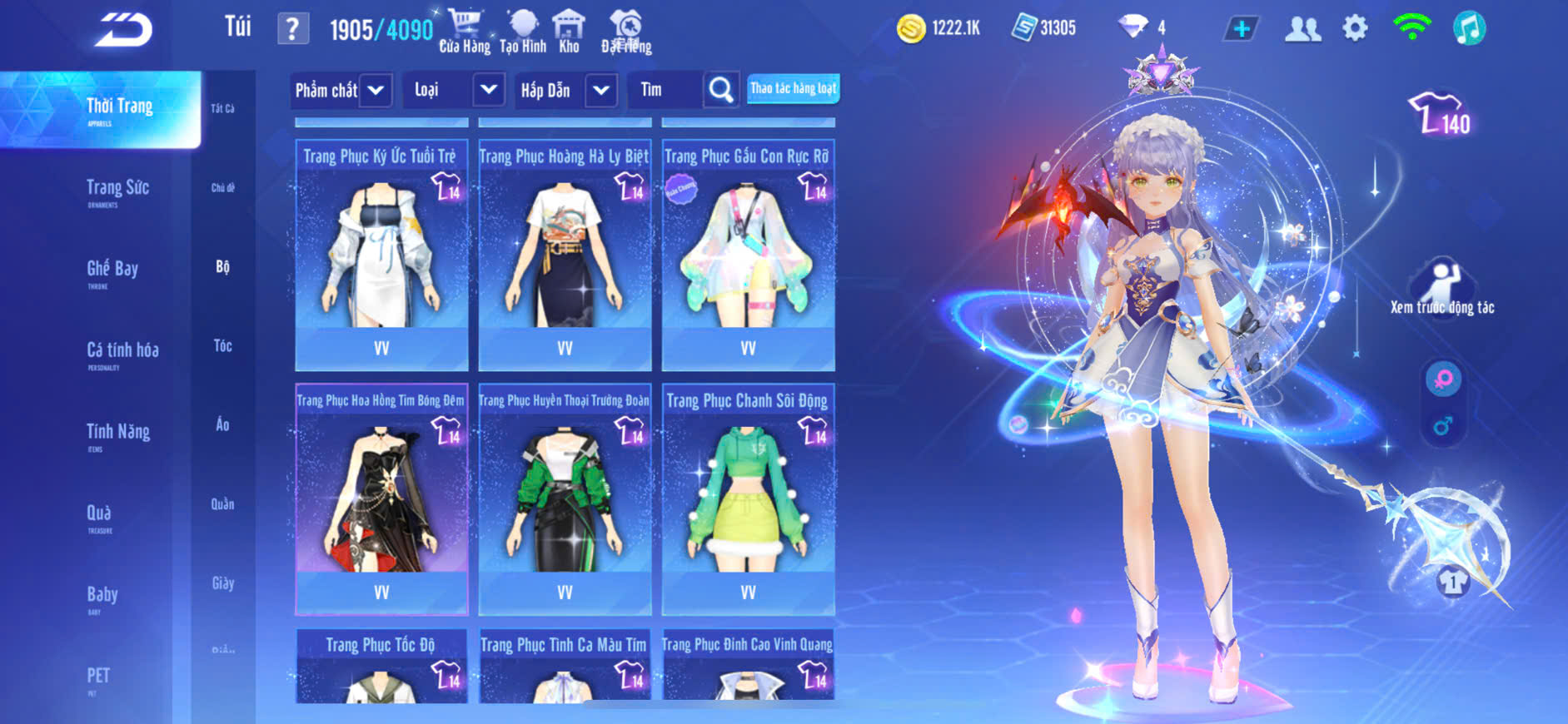Toggle the music note icon
Screen dimensions: 1568x724
pos(1469,28)
